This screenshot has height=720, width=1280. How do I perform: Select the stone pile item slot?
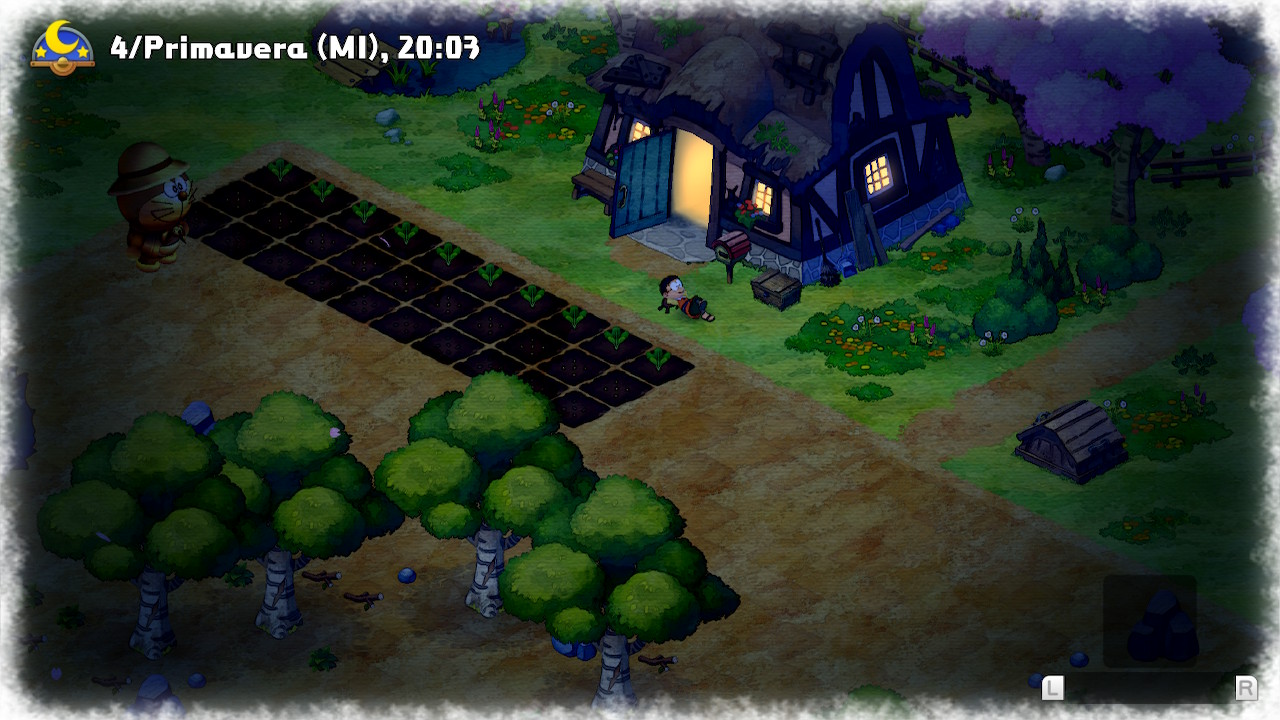click(1150, 621)
